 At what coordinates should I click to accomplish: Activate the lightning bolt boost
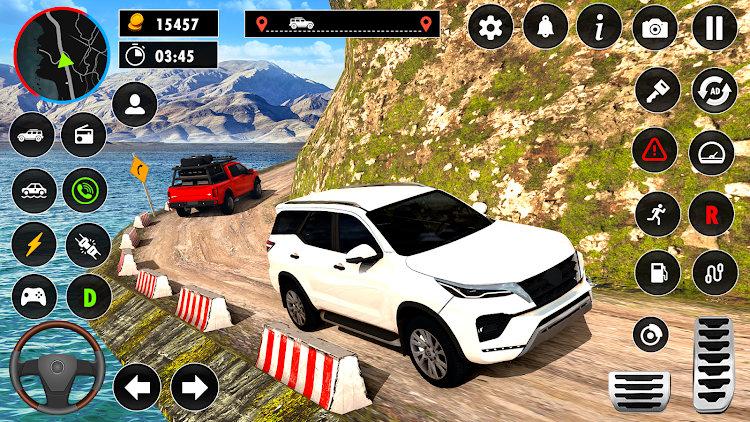click(x=33, y=244)
